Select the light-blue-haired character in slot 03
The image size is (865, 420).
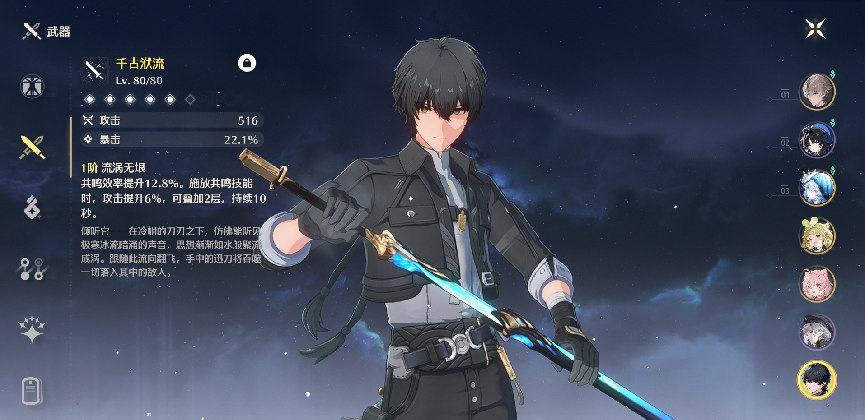click(816, 187)
